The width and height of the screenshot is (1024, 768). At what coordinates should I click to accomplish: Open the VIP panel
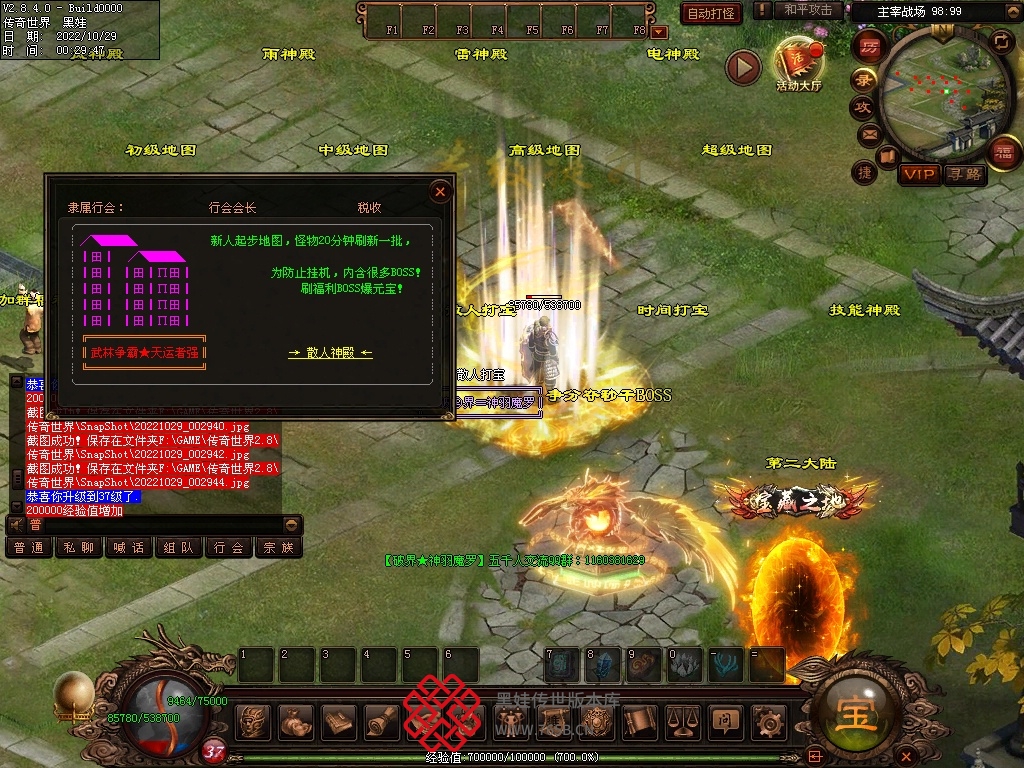pos(918,175)
